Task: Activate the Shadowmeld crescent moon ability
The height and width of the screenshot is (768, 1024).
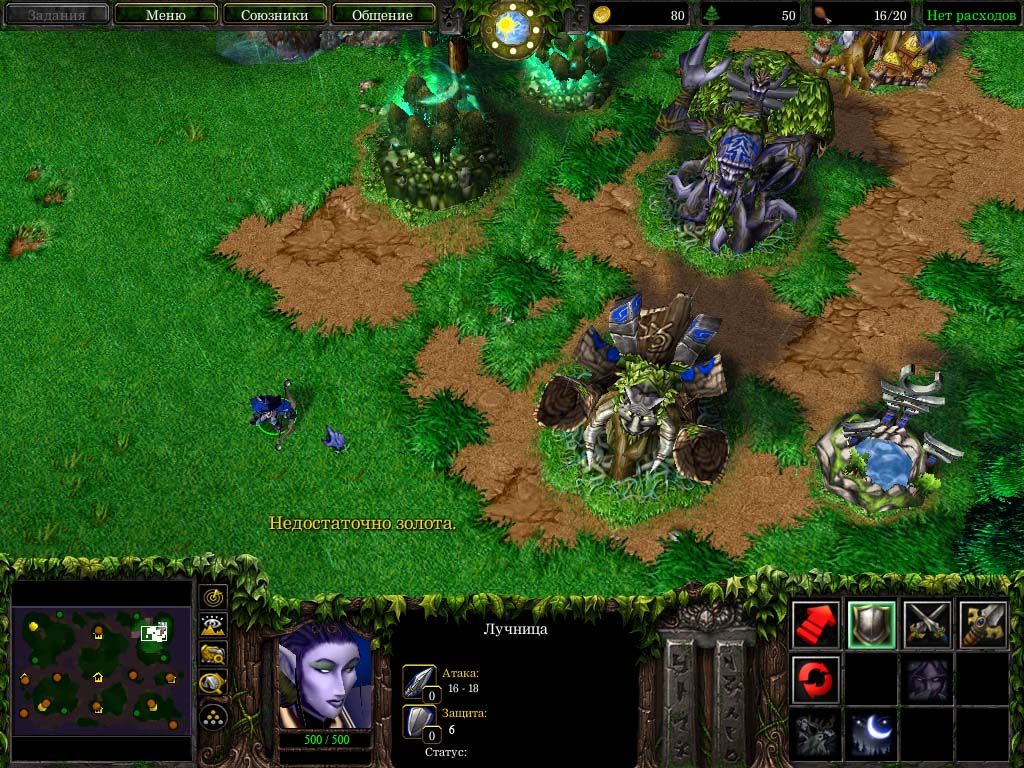Action: tap(870, 735)
